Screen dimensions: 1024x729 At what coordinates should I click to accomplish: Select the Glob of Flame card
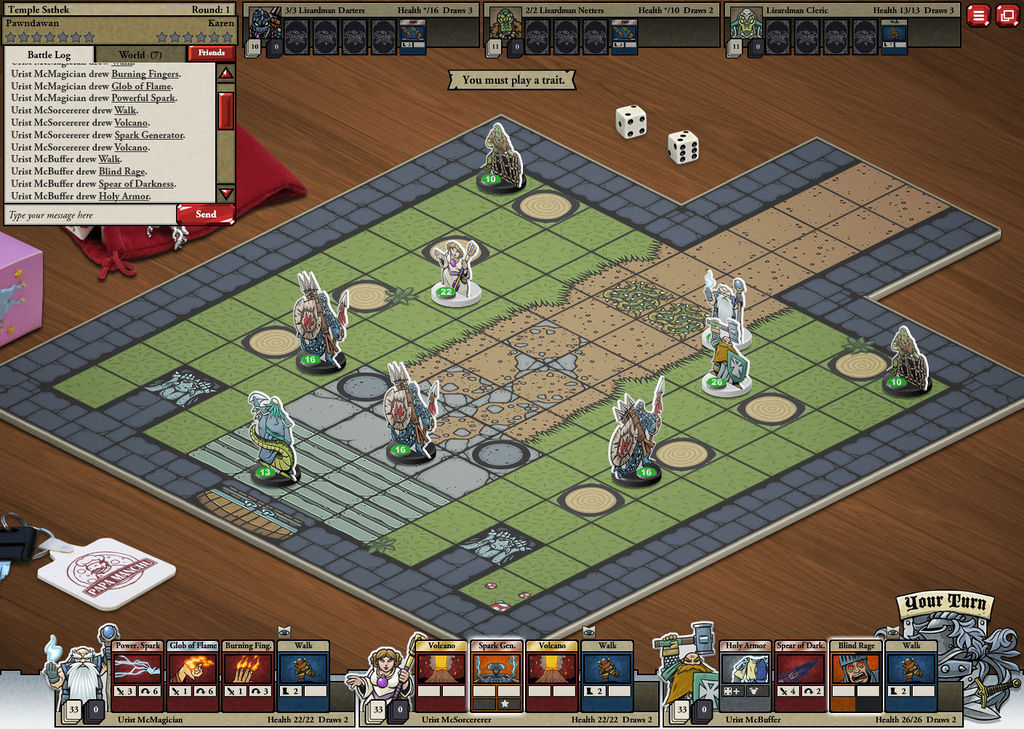(192, 675)
